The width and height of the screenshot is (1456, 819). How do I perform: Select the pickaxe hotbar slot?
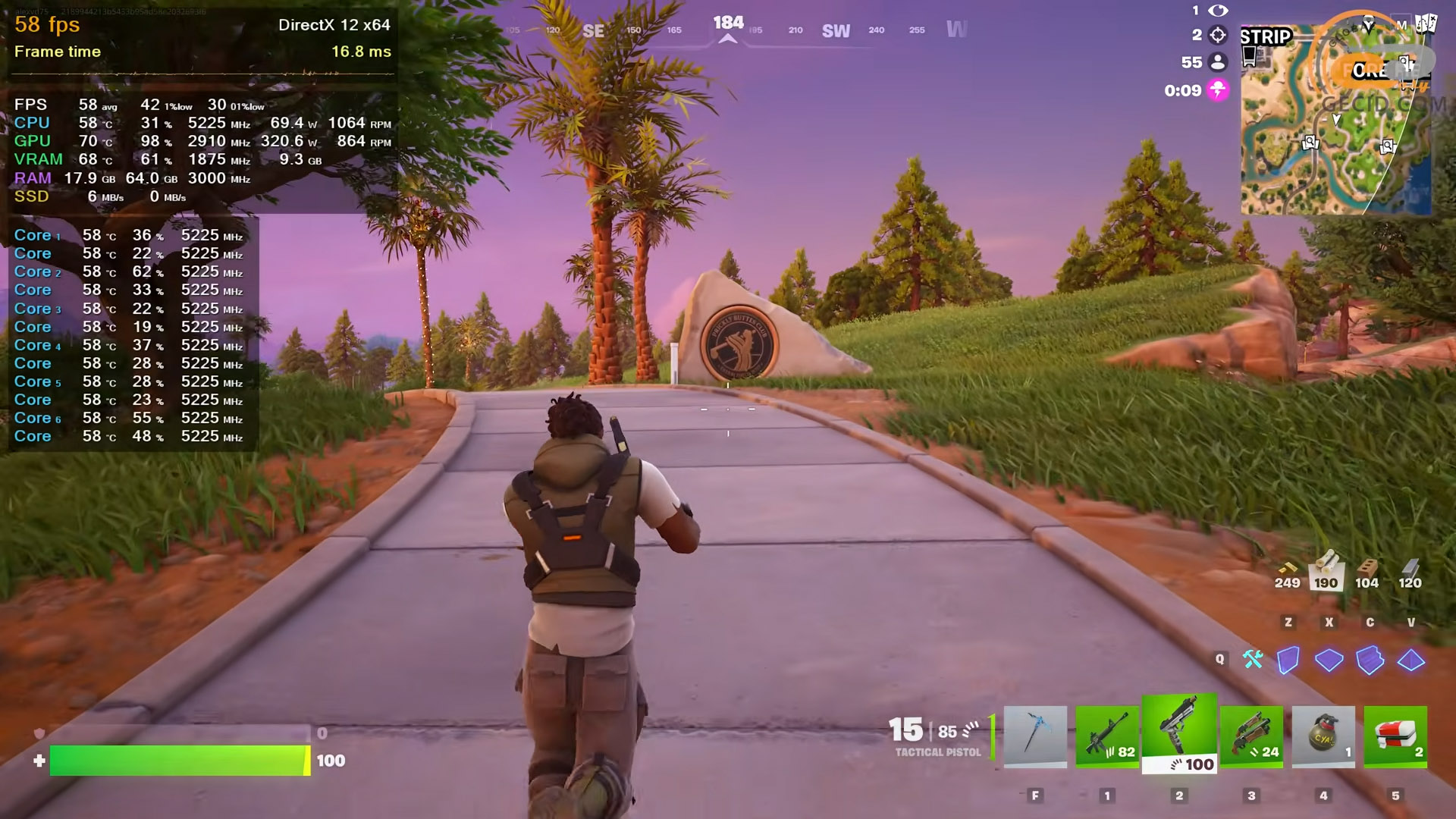[x=1035, y=736]
